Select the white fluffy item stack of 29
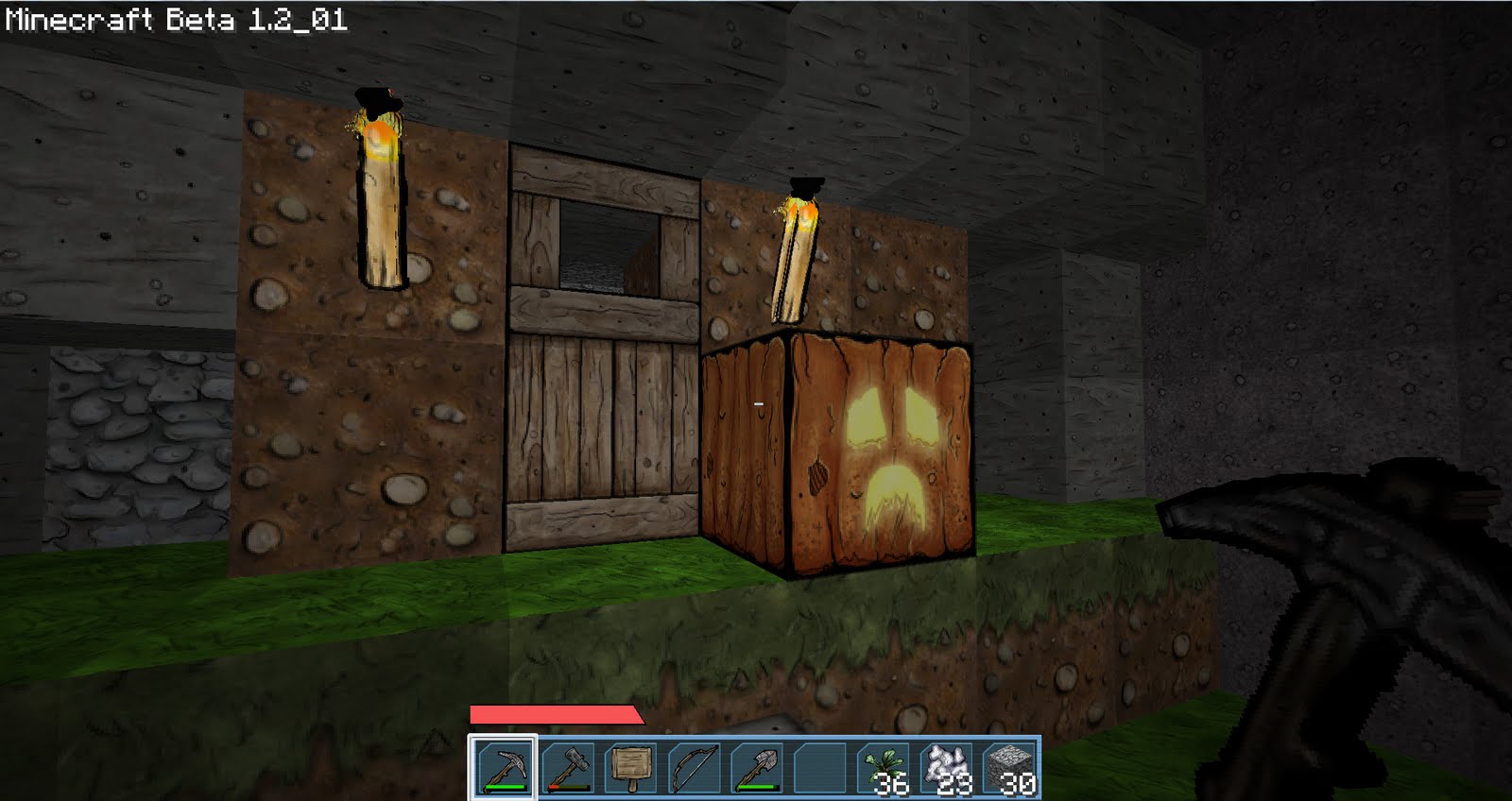 [x=948, y=767]
